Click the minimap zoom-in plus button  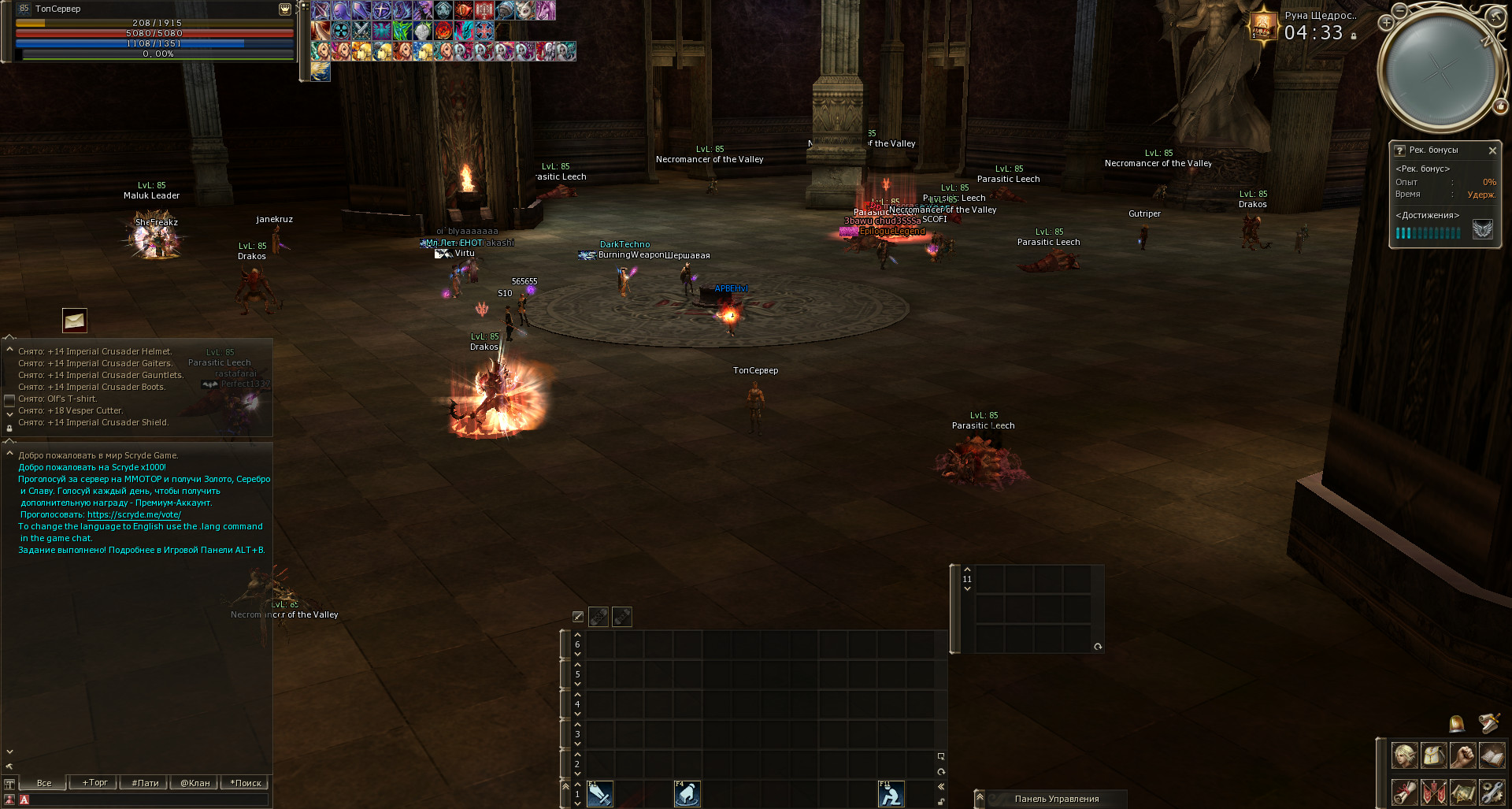point(1386,23)
